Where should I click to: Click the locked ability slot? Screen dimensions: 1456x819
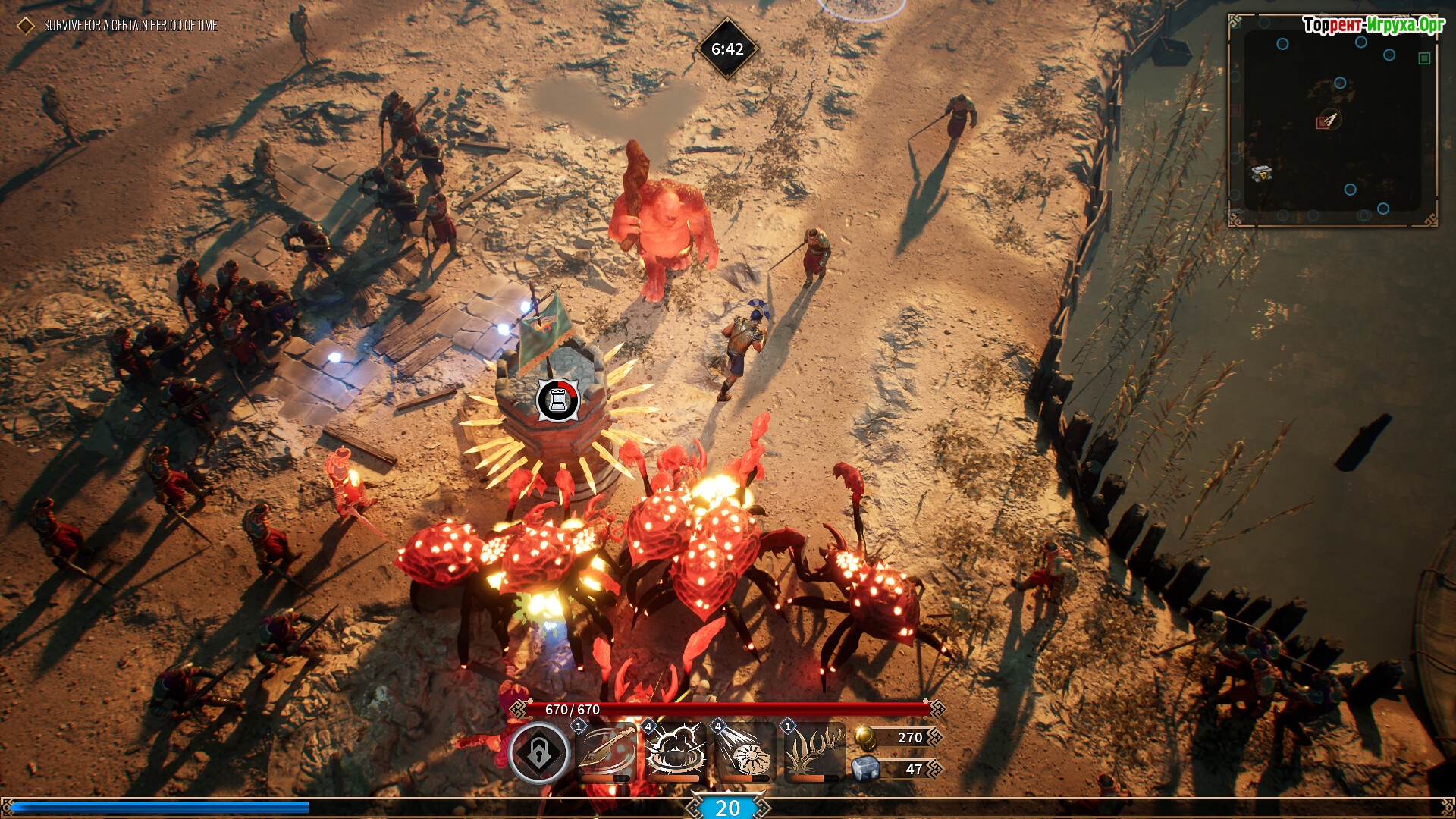[x=538, y=752]
